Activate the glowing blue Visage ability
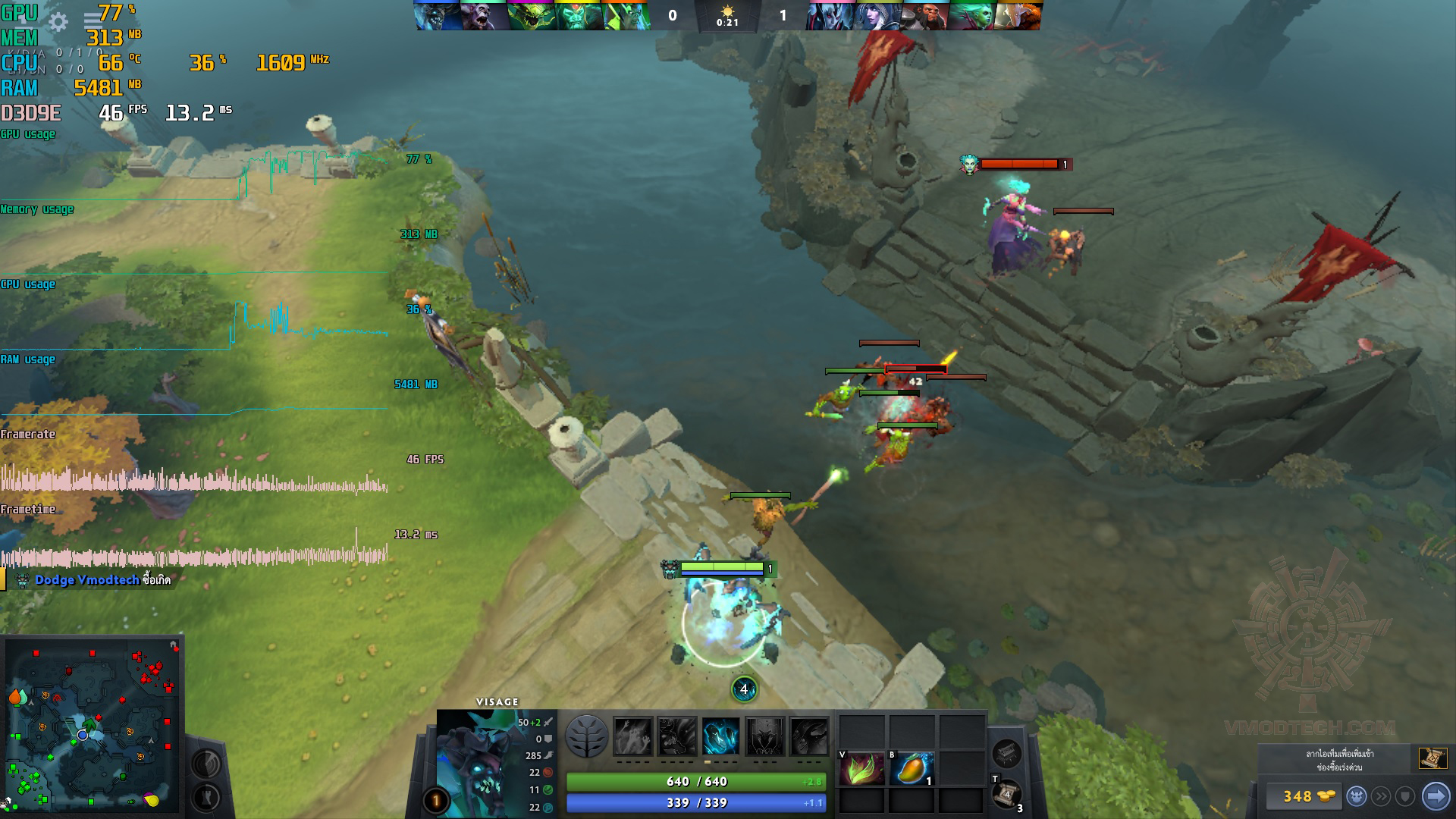1456x819 pixels. pyautogui.click(x=720, y=736)
